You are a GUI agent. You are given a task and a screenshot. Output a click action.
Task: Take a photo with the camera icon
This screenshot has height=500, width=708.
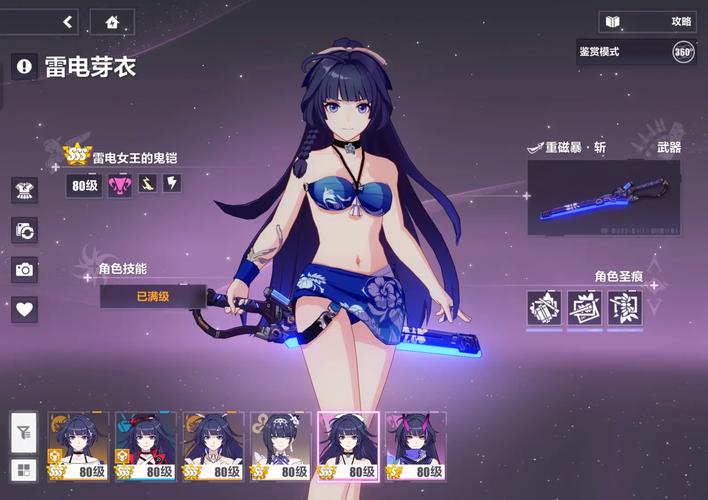24,269
